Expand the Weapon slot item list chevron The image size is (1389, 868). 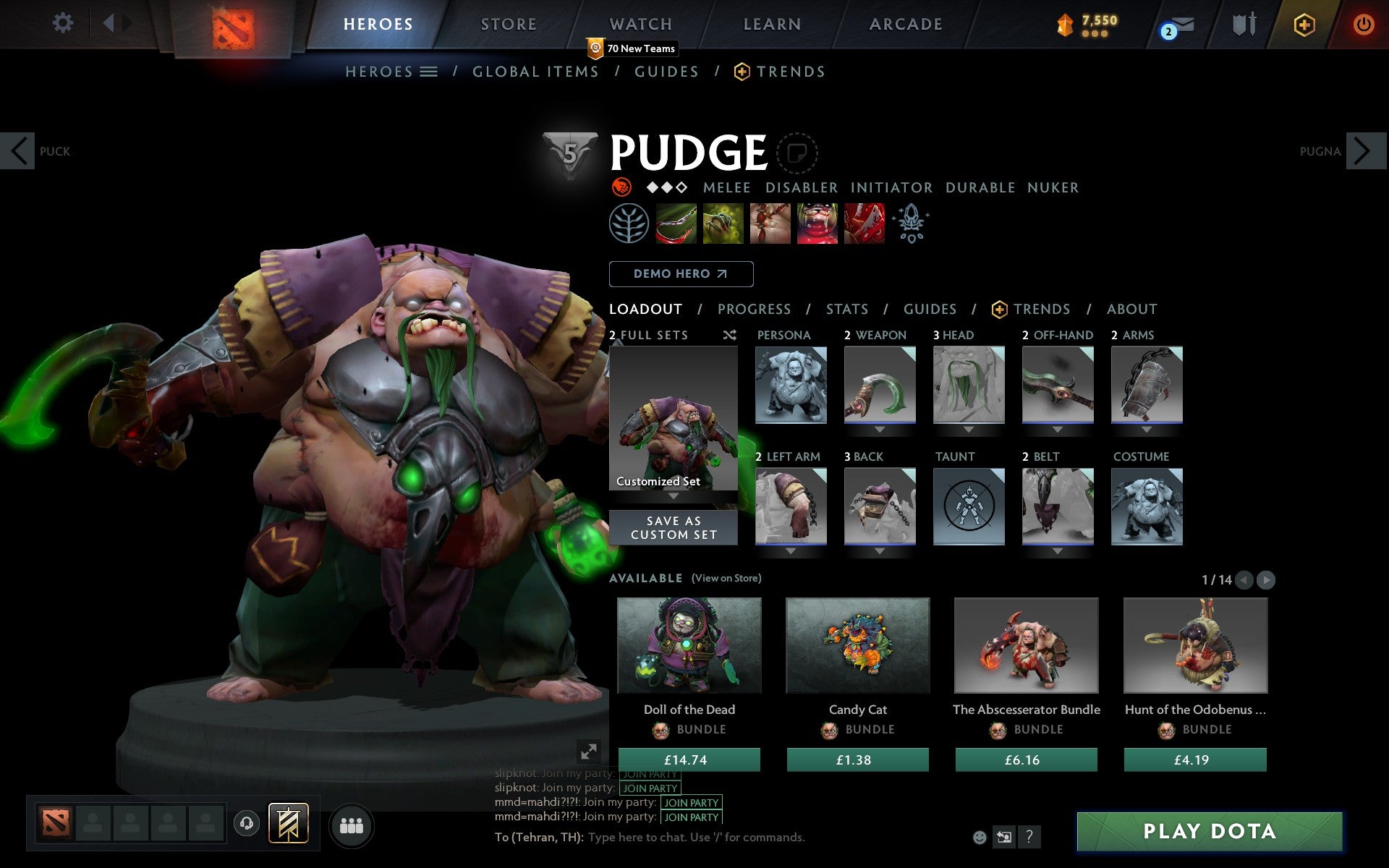[879, 429]
